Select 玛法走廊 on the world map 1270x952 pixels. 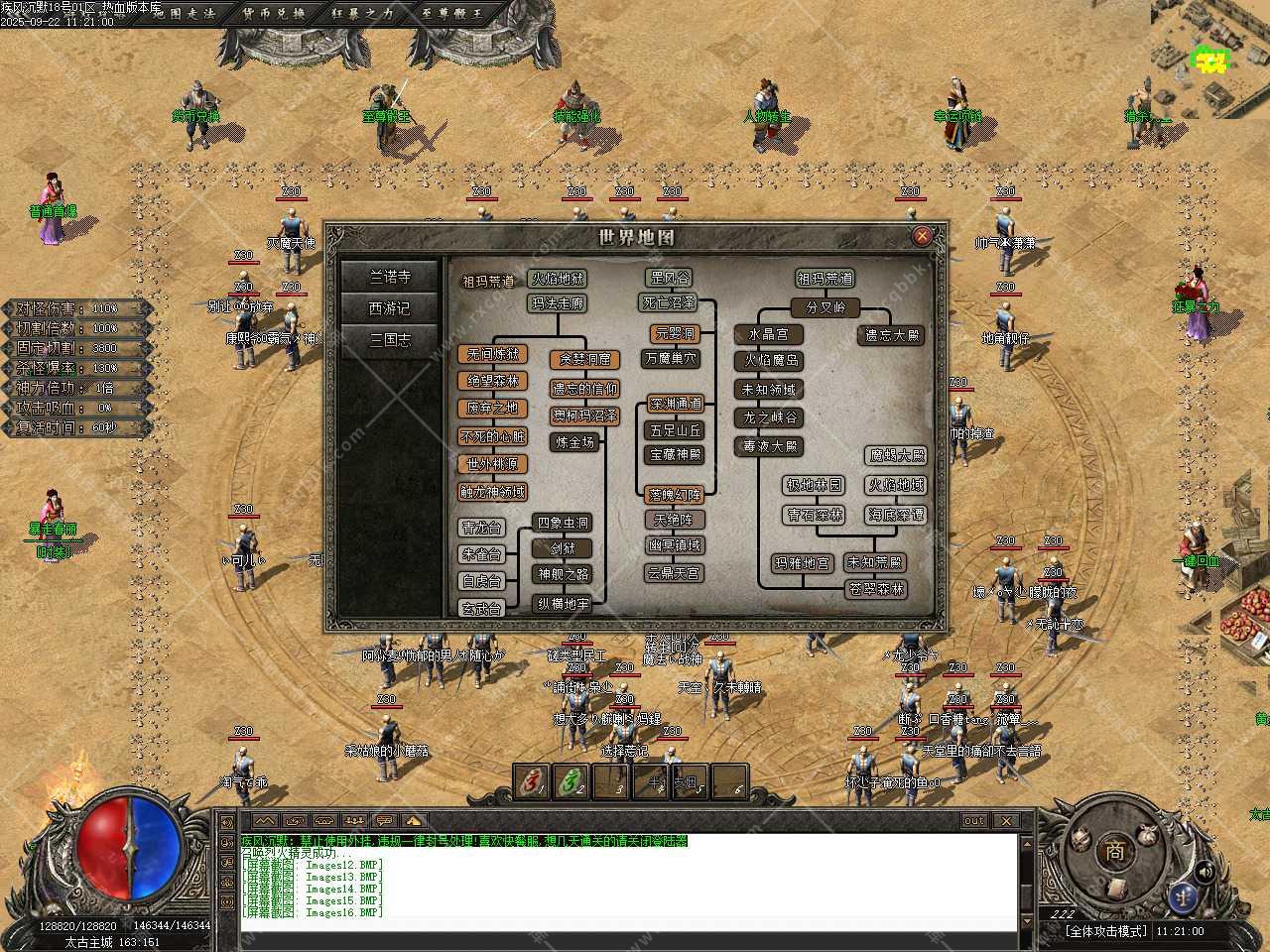(x=558, y=303)
